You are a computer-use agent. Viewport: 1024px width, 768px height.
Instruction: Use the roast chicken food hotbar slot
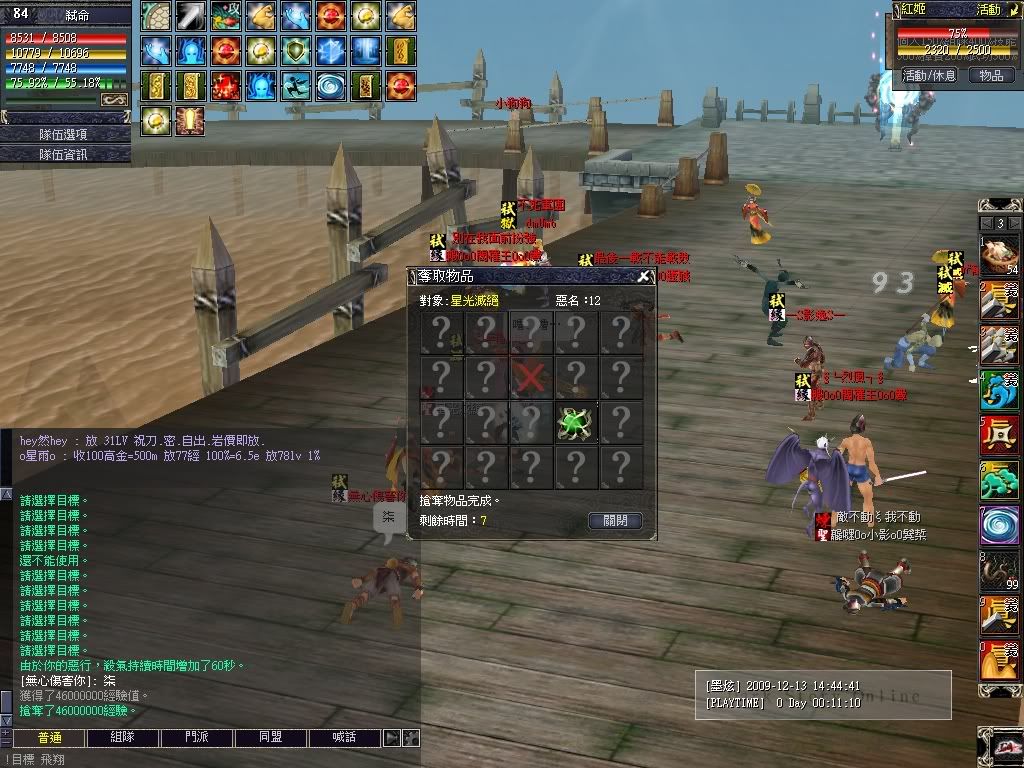(x=999, y=258)
